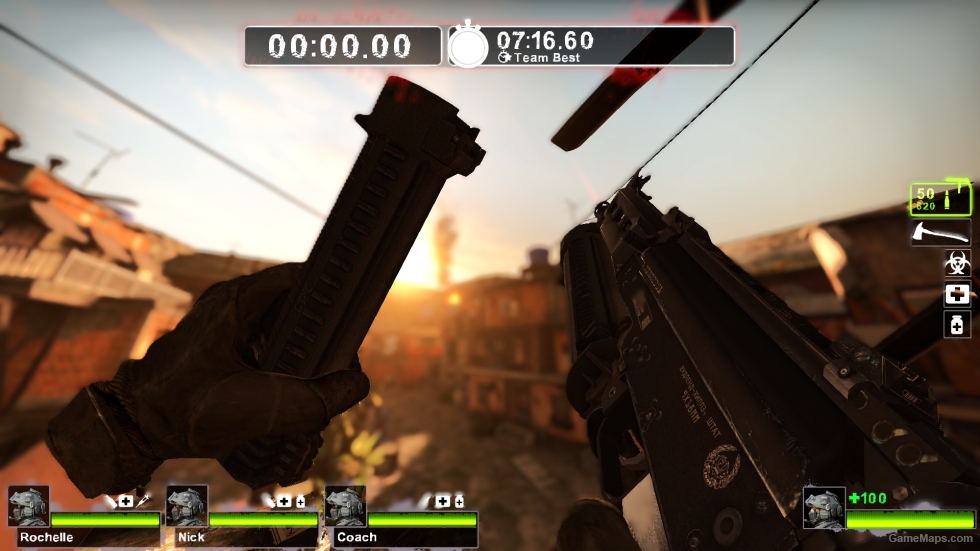
Task: Click Coach's teammate portrait
Action: [345, 507]
